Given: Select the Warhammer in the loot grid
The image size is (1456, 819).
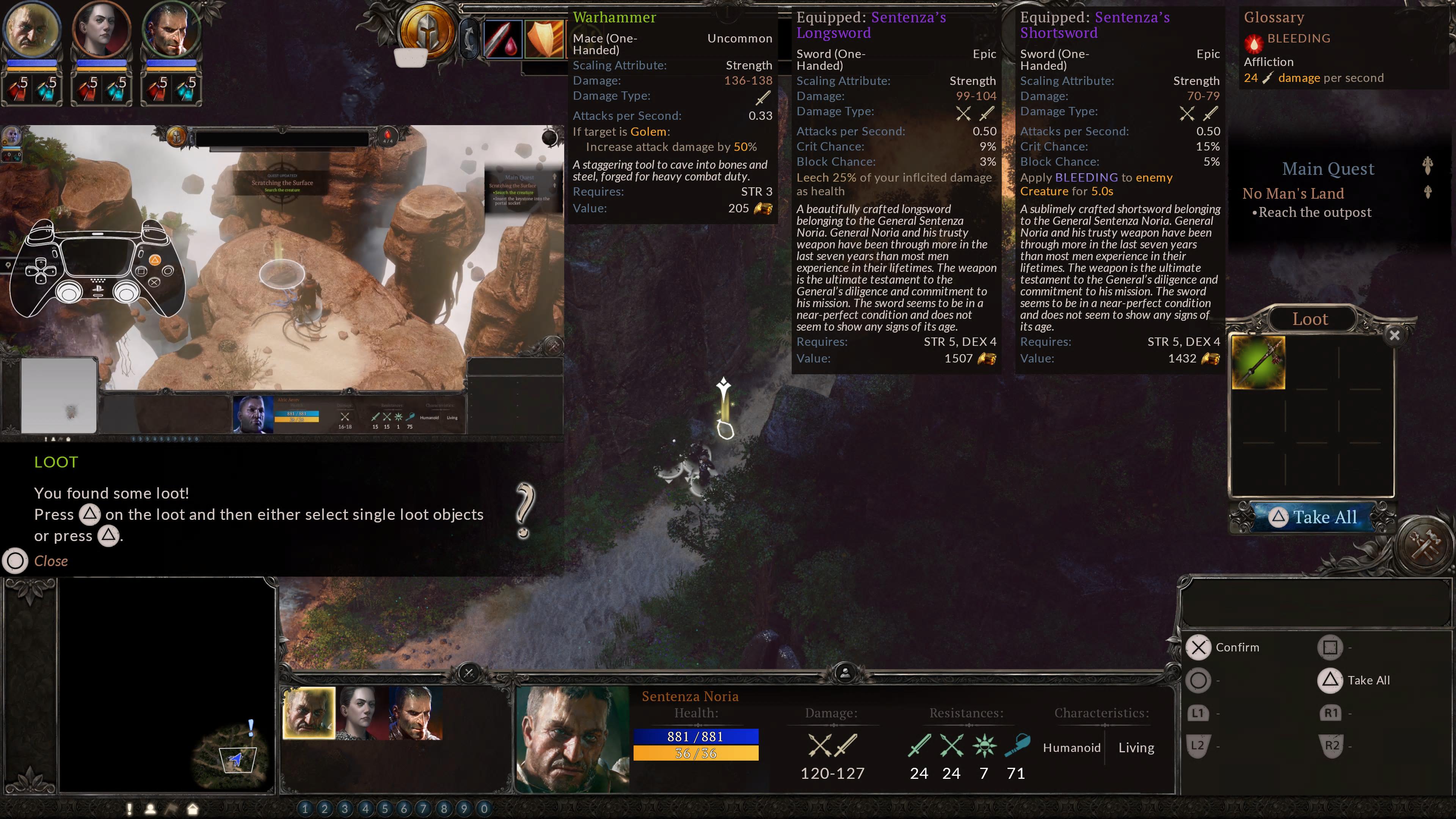Looking at the screenshot, I should click(1258, 363).
